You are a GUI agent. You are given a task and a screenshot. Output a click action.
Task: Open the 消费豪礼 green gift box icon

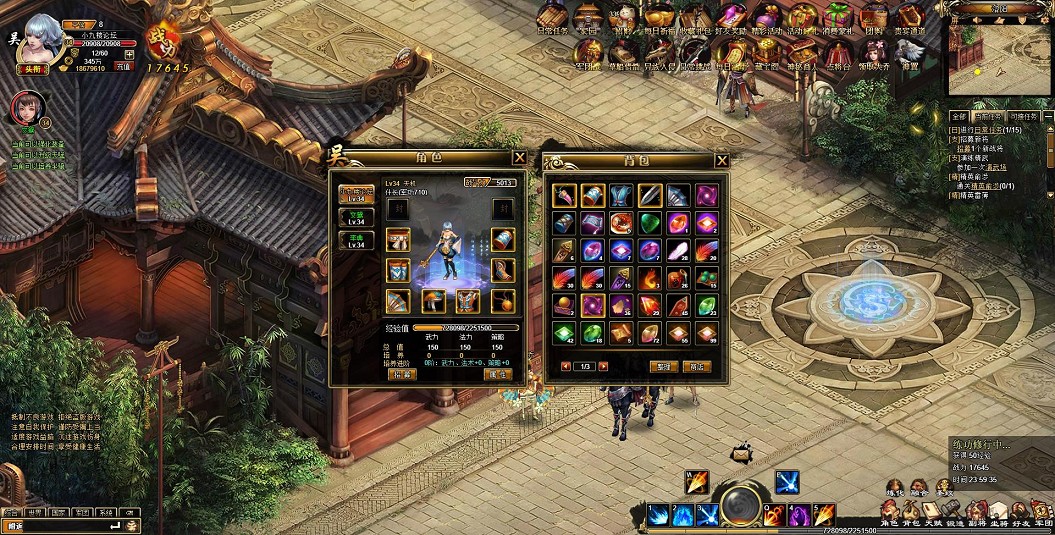(838, 17)
